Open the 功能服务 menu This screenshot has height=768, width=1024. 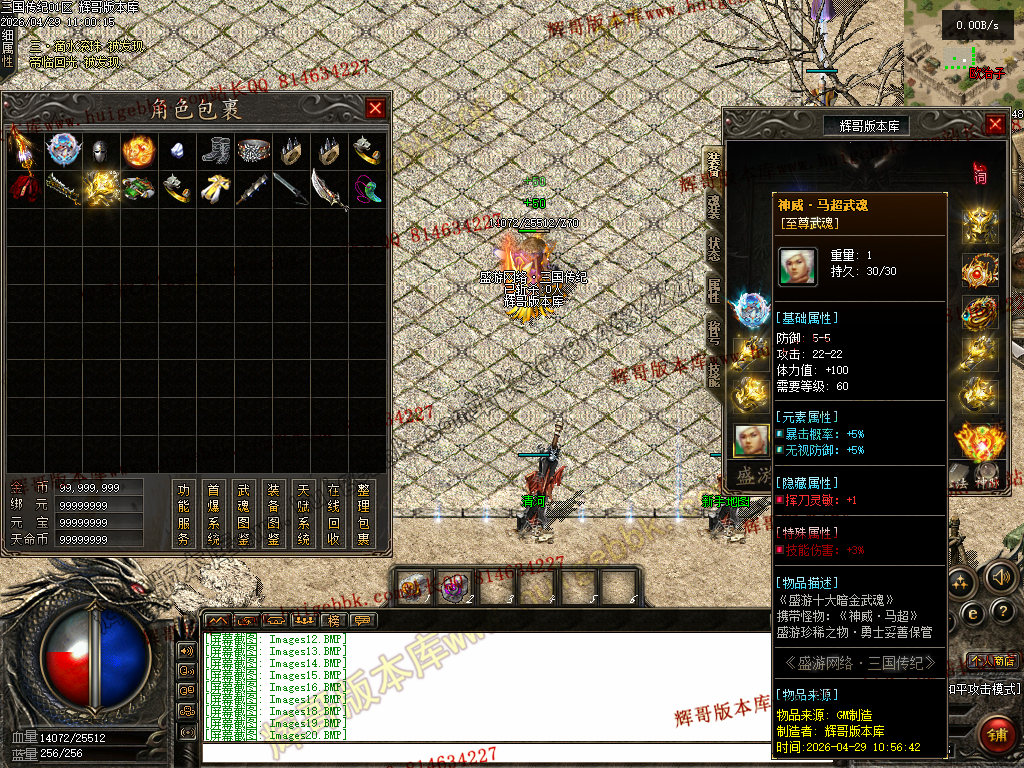coord(183,514)
